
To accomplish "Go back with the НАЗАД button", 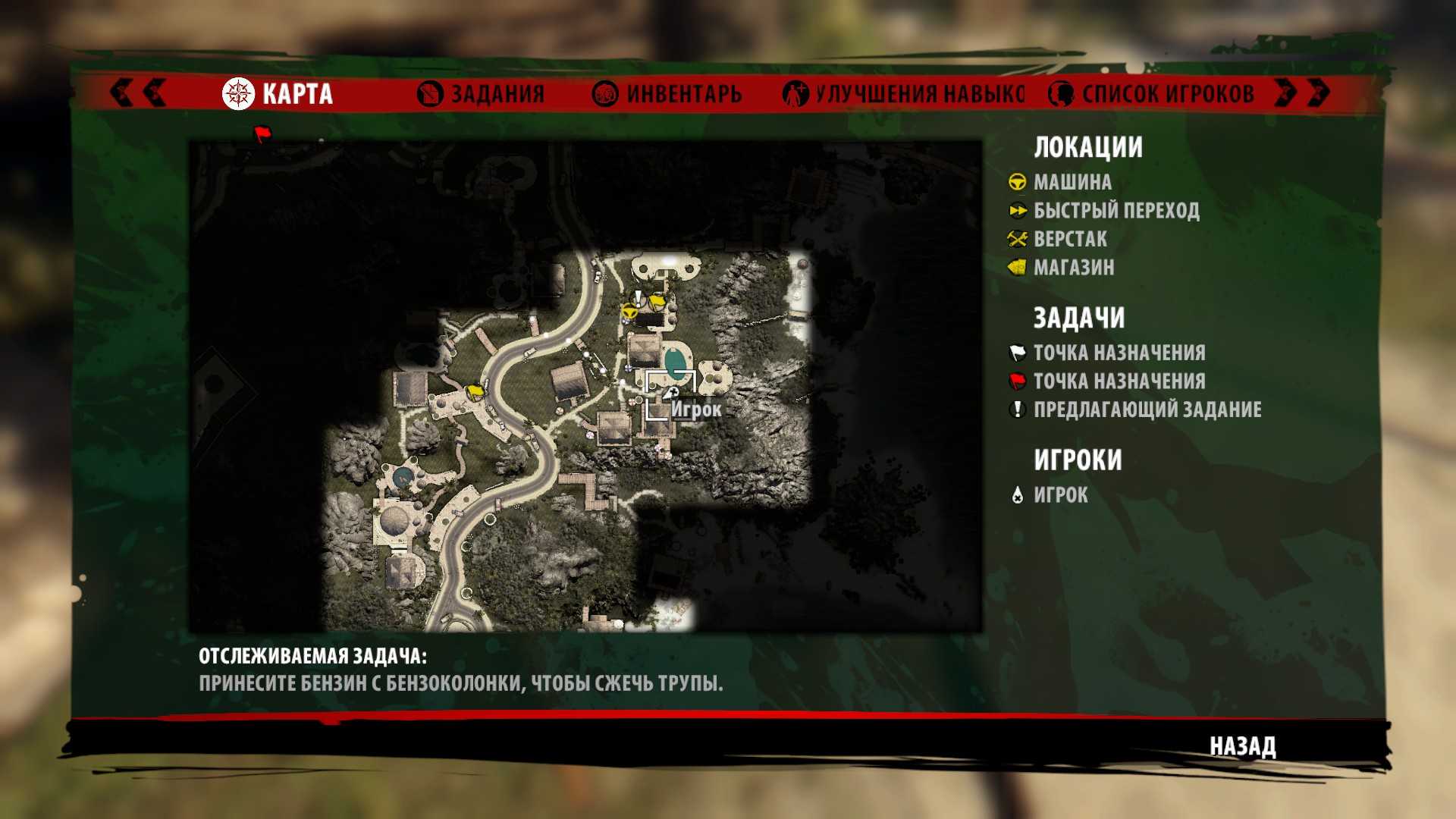I will 1242,746.
